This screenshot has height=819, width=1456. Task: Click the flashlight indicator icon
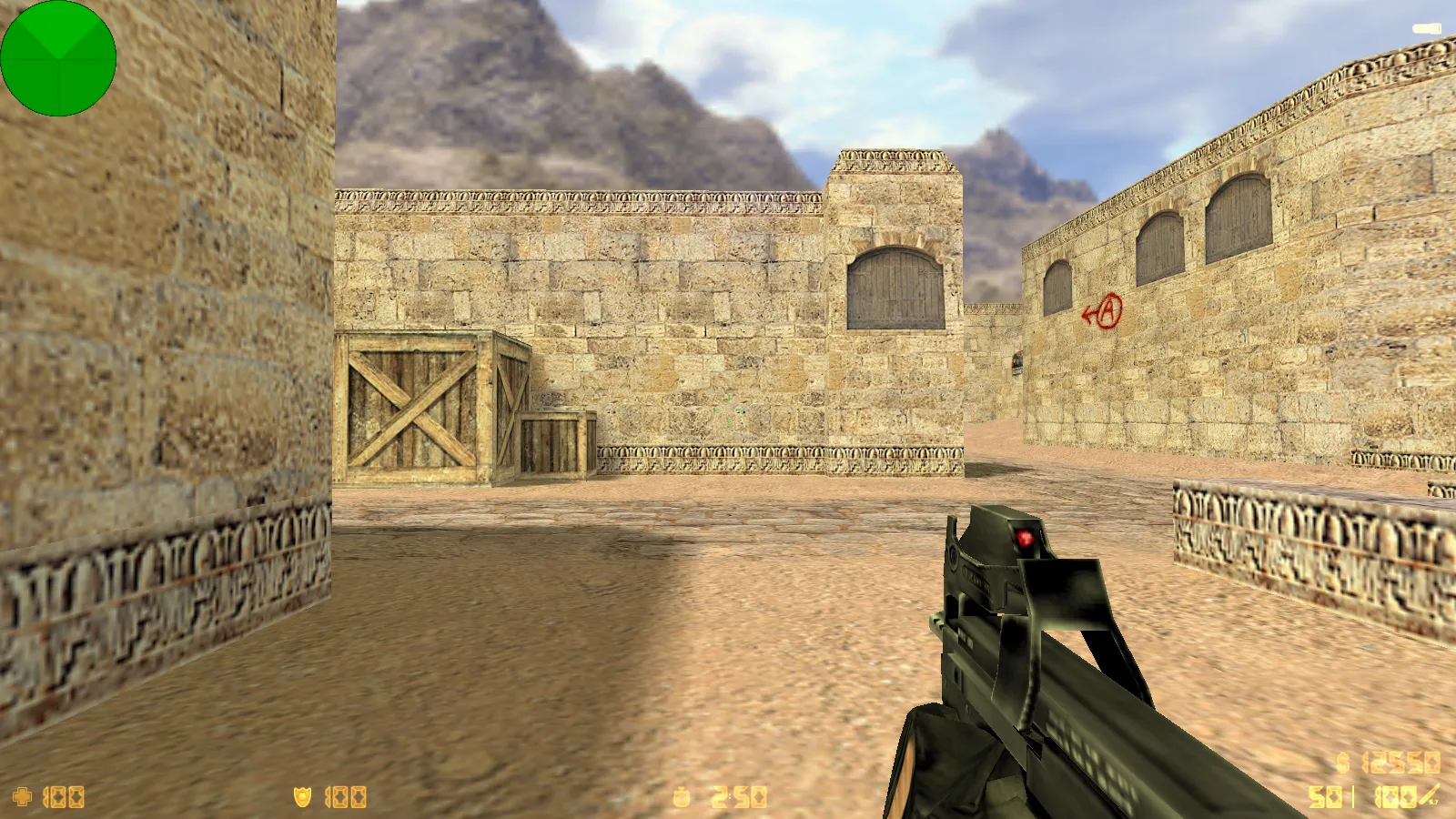tap(1426, 30)
